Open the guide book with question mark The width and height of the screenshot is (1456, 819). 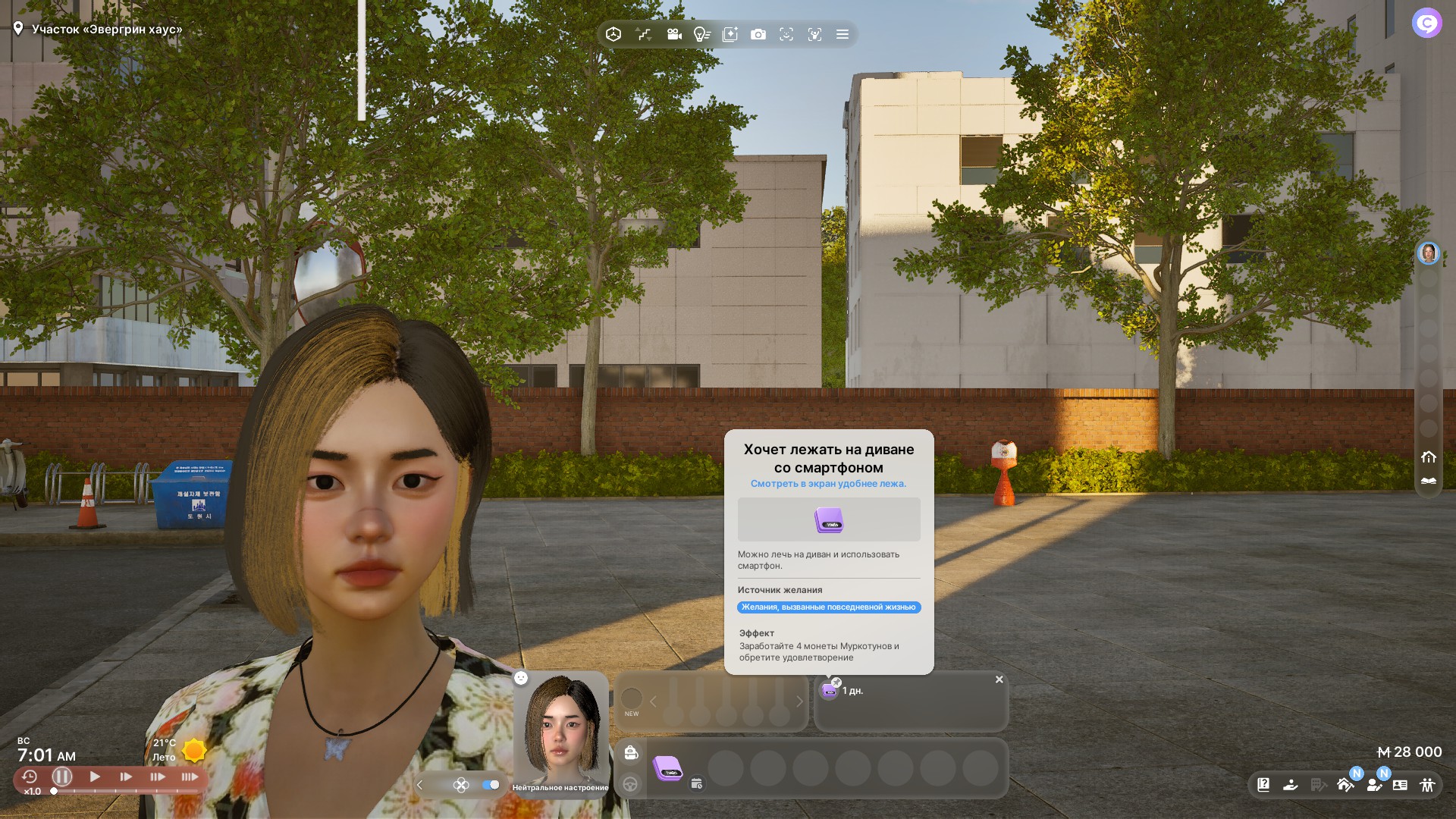[x=1263, y=785]
